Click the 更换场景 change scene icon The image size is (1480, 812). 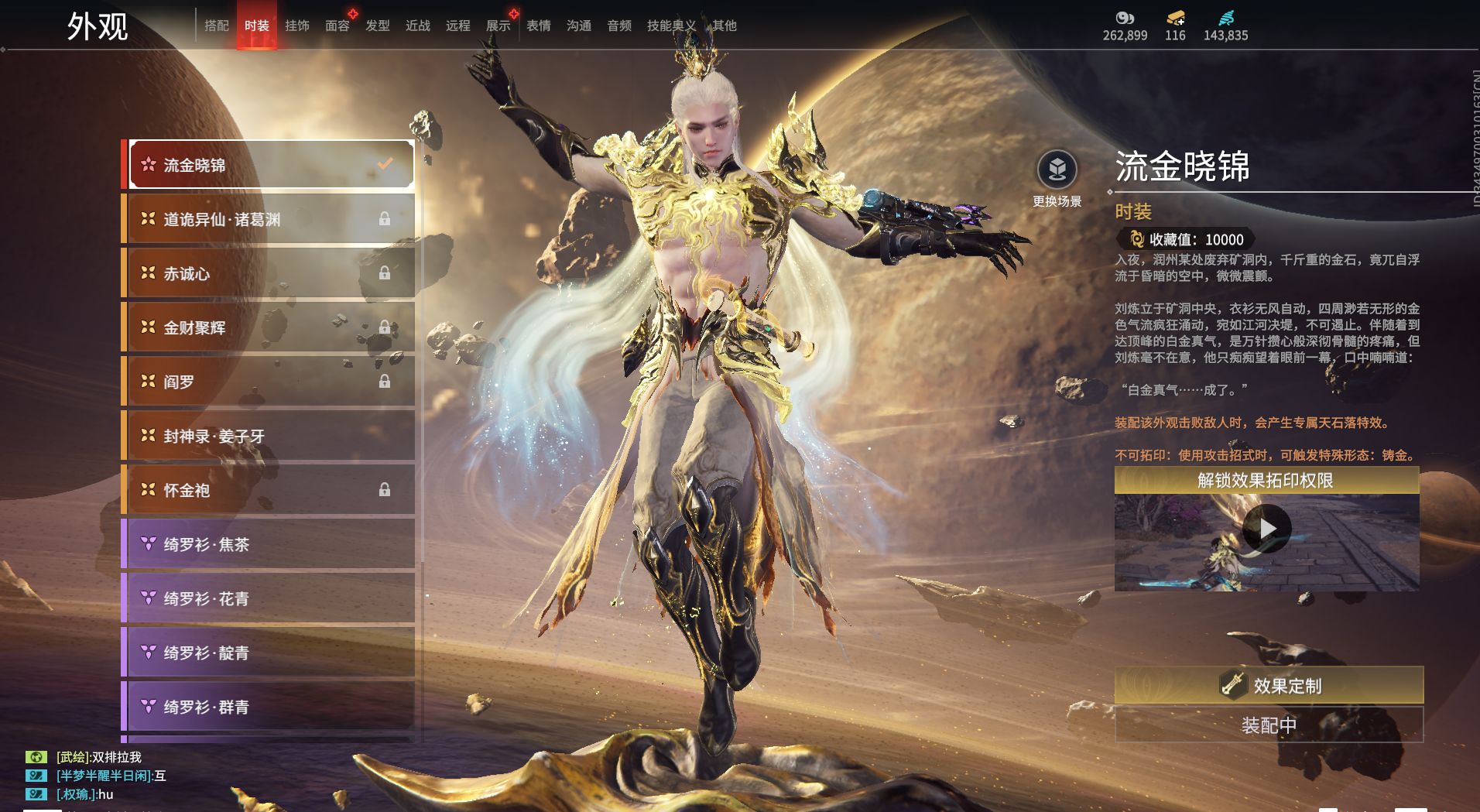(x=1057, y=170)
